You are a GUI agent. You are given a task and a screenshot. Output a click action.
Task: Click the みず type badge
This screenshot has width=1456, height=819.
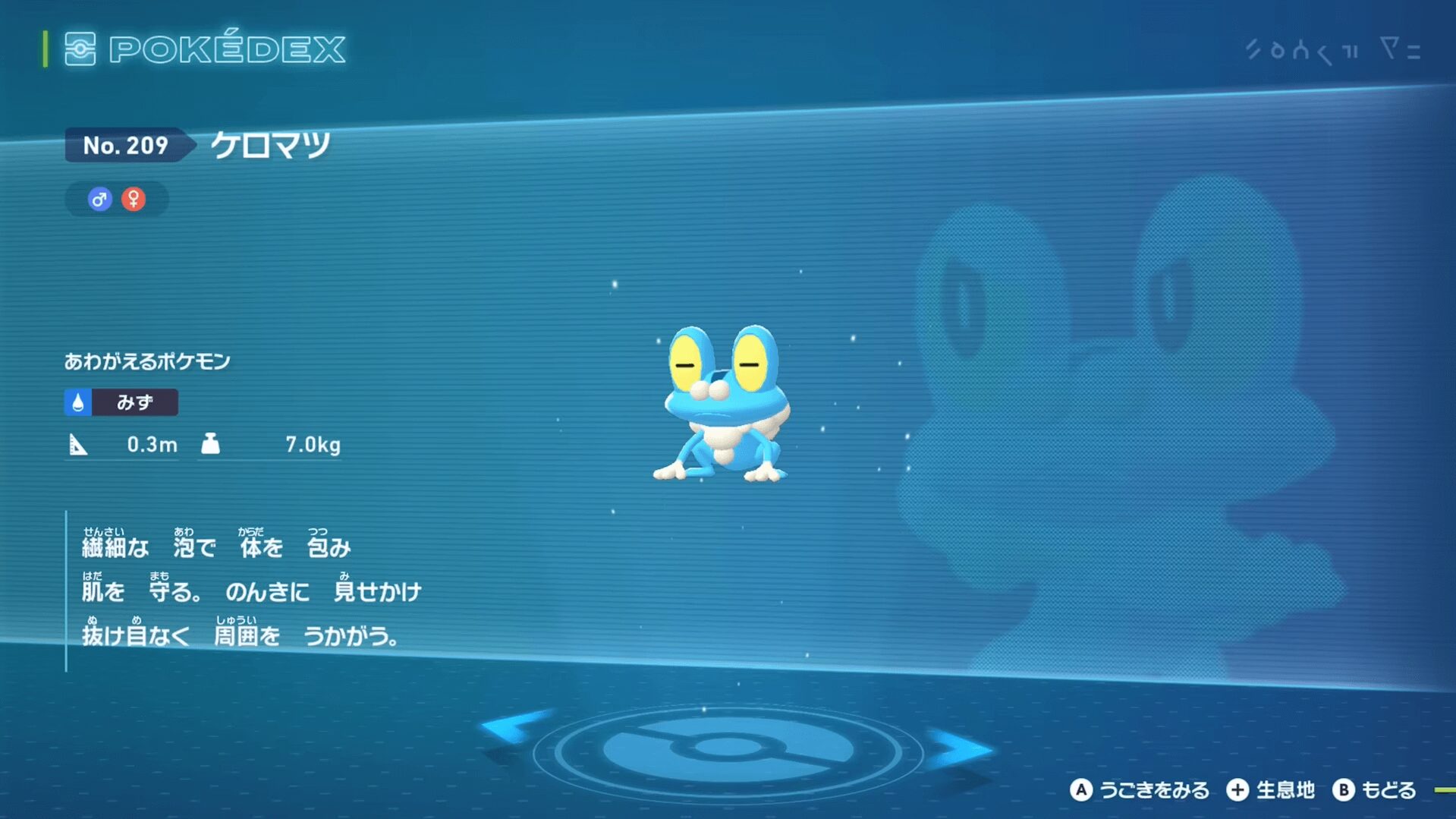tap(121, 402)
